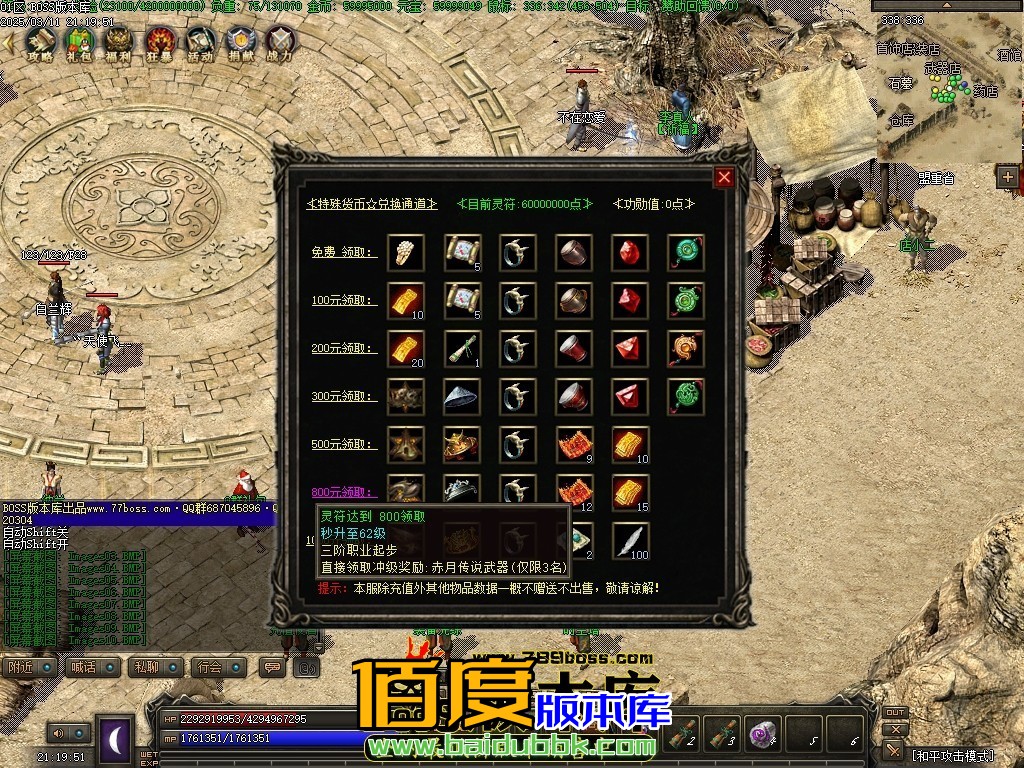Claim the free reward (免费领取)
The image size is (1024, 768).
pyautogui.click(x=344, y=252)
